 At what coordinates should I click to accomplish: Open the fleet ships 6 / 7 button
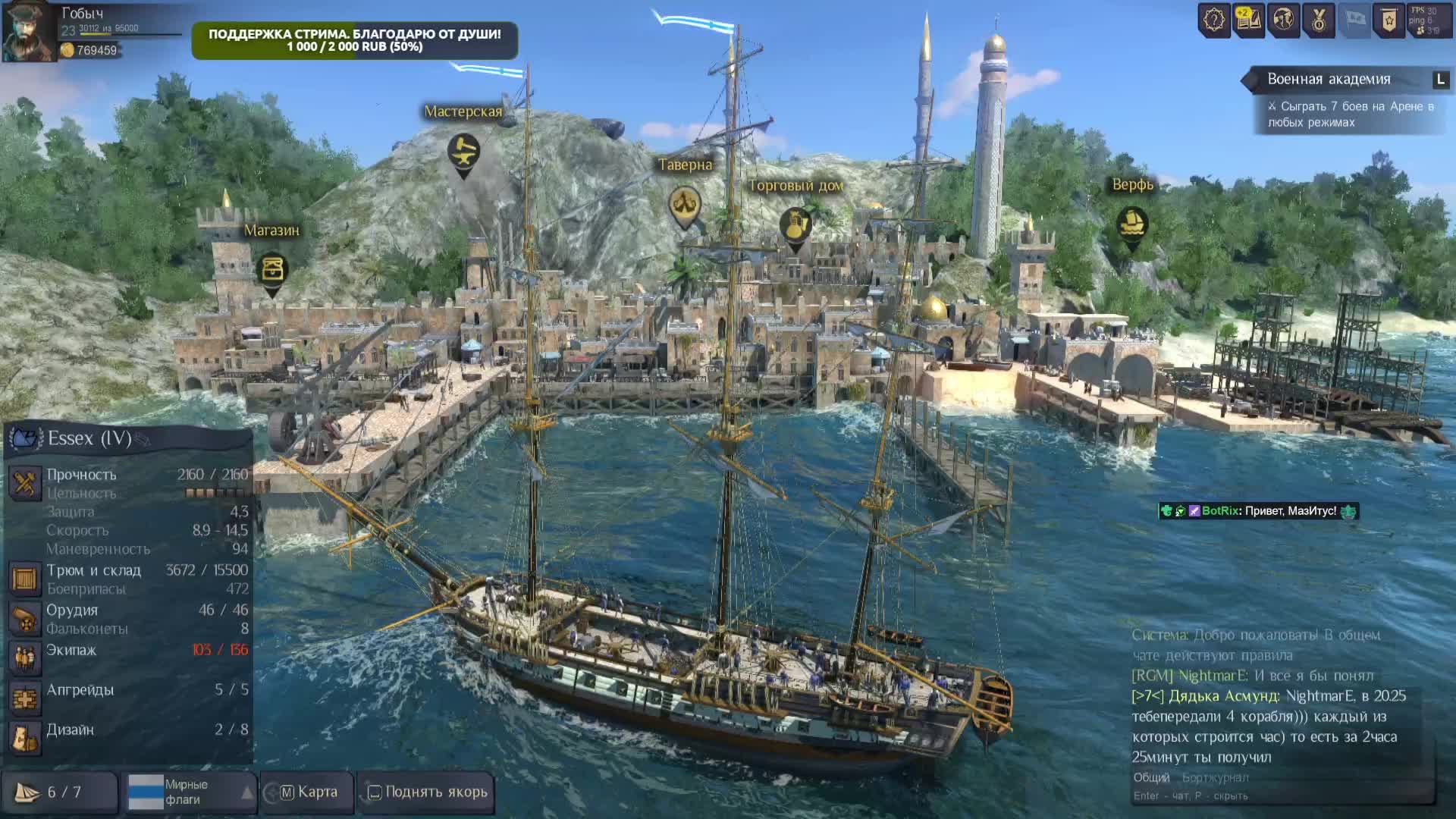coord(59,792)
